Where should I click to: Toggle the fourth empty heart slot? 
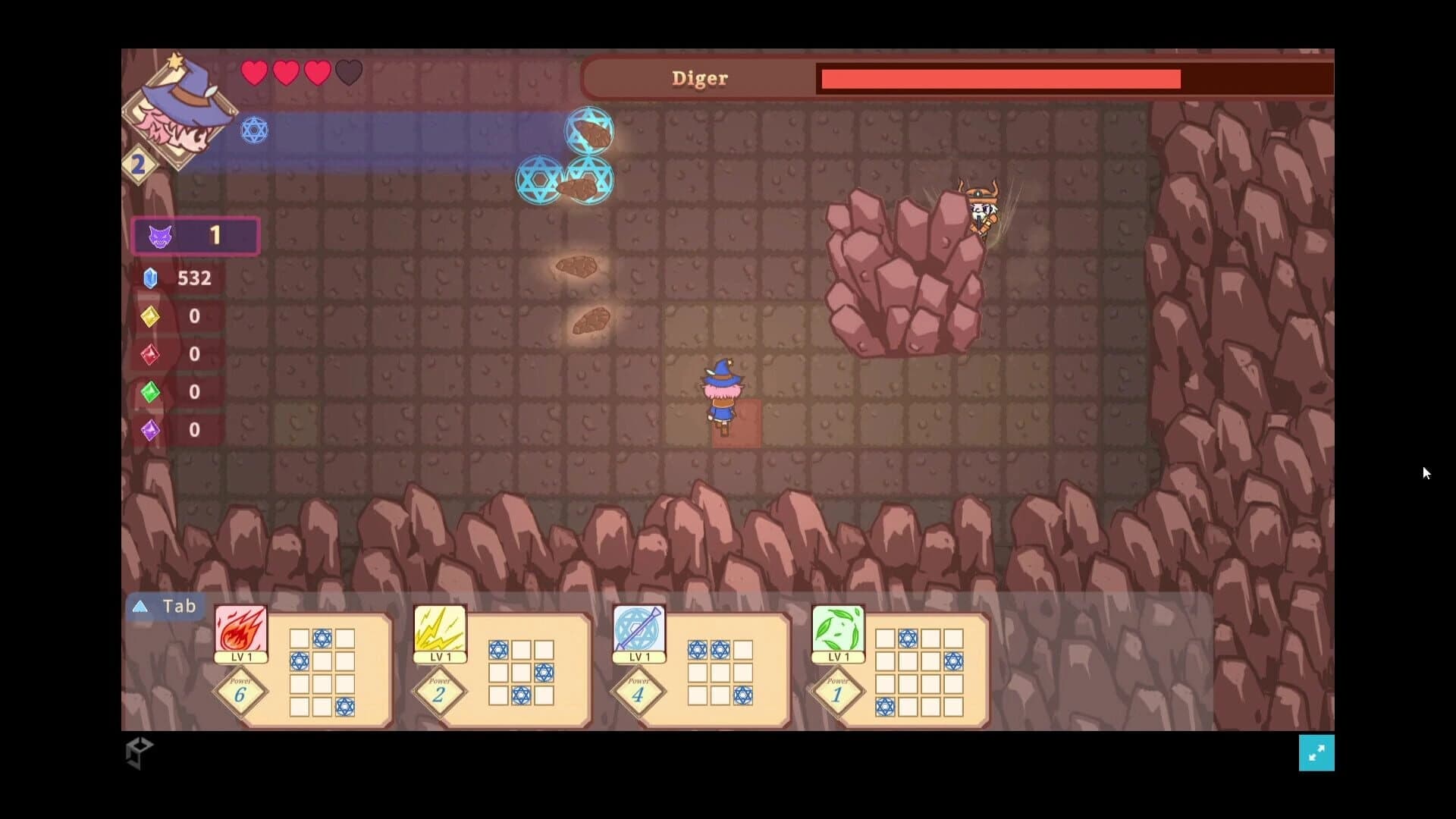coord(349,71)
